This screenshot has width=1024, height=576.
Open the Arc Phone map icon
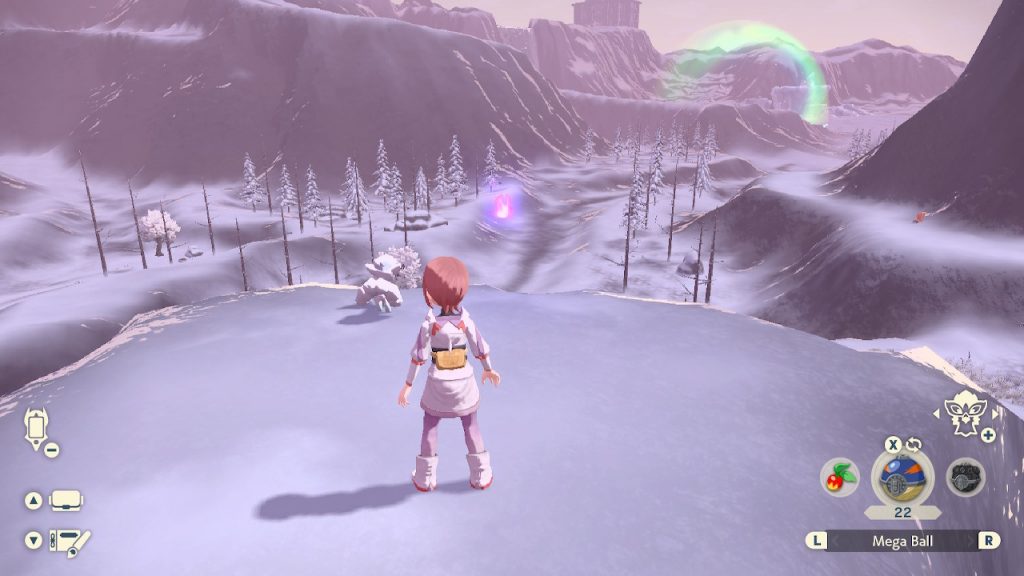pyautogui.click(x=36, y=427)
